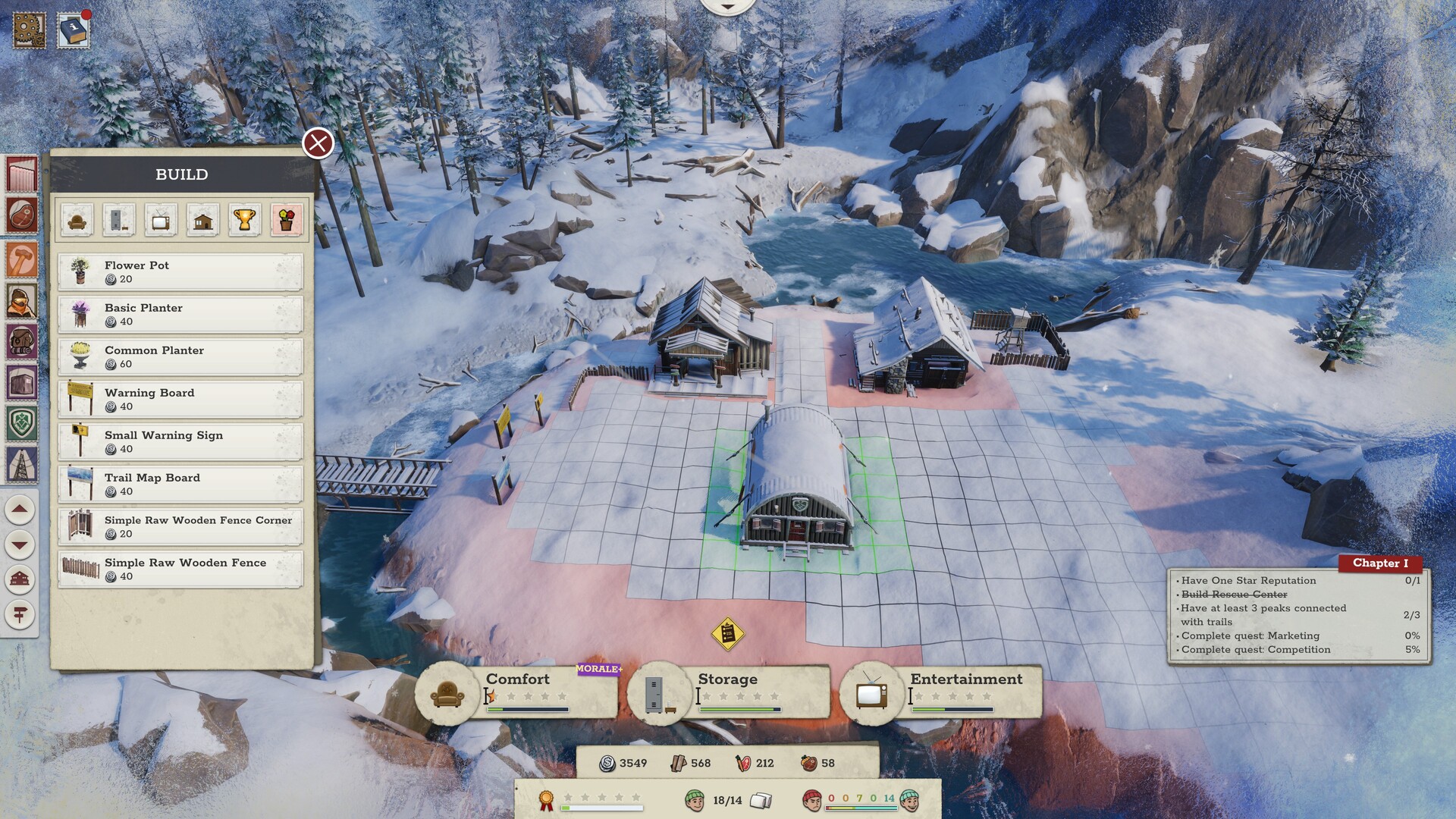Viewport: 1456px width, 819px height.
Task: Choose the Small Warning Sign
Action: click(180, 442)
